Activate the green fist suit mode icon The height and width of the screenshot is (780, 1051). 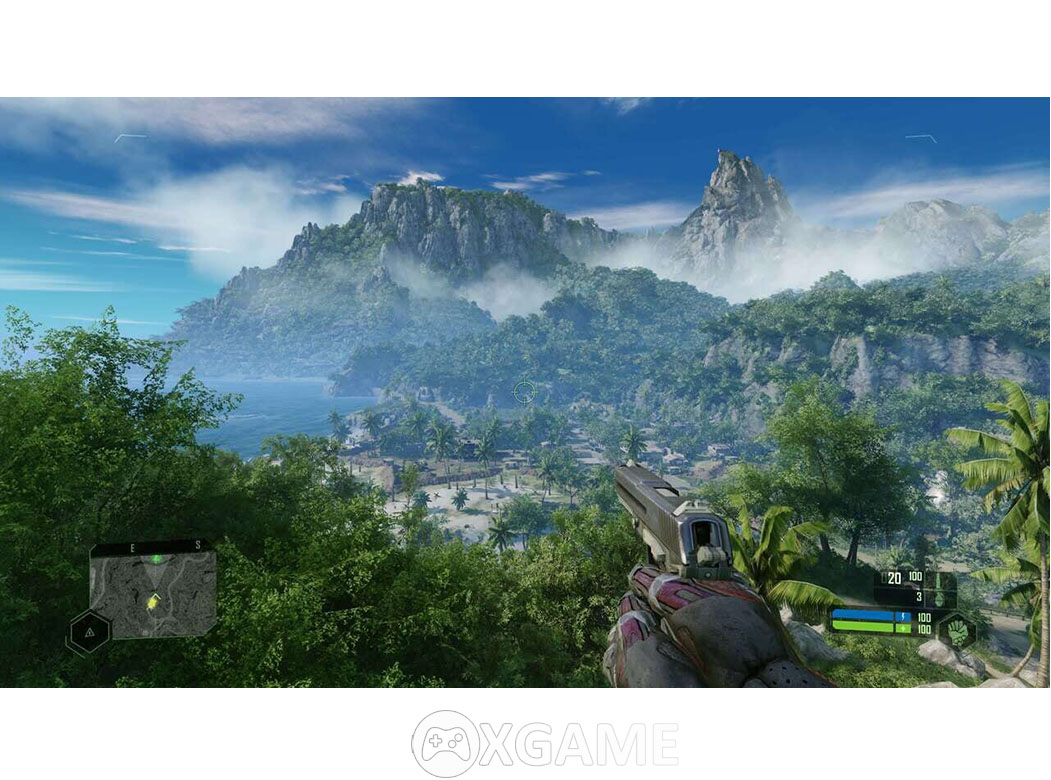pos(957,632)
